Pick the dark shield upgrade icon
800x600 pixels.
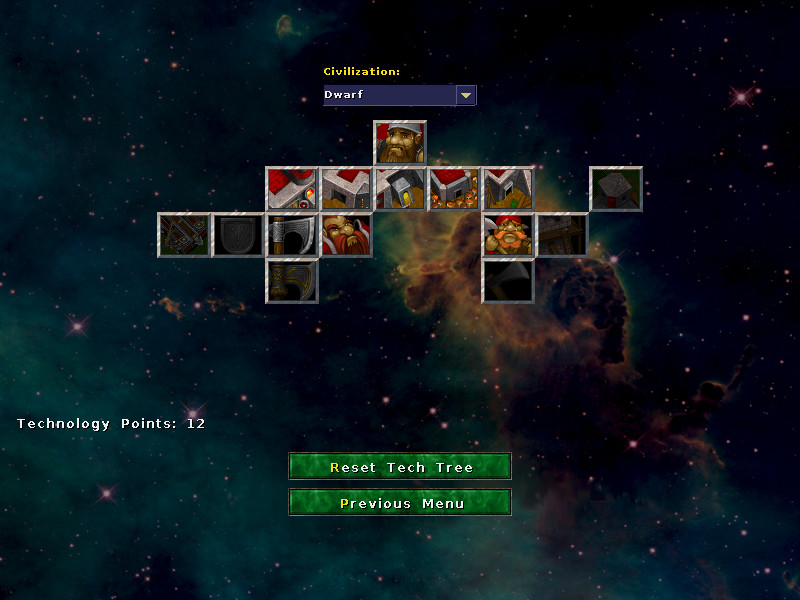point(238,235)
